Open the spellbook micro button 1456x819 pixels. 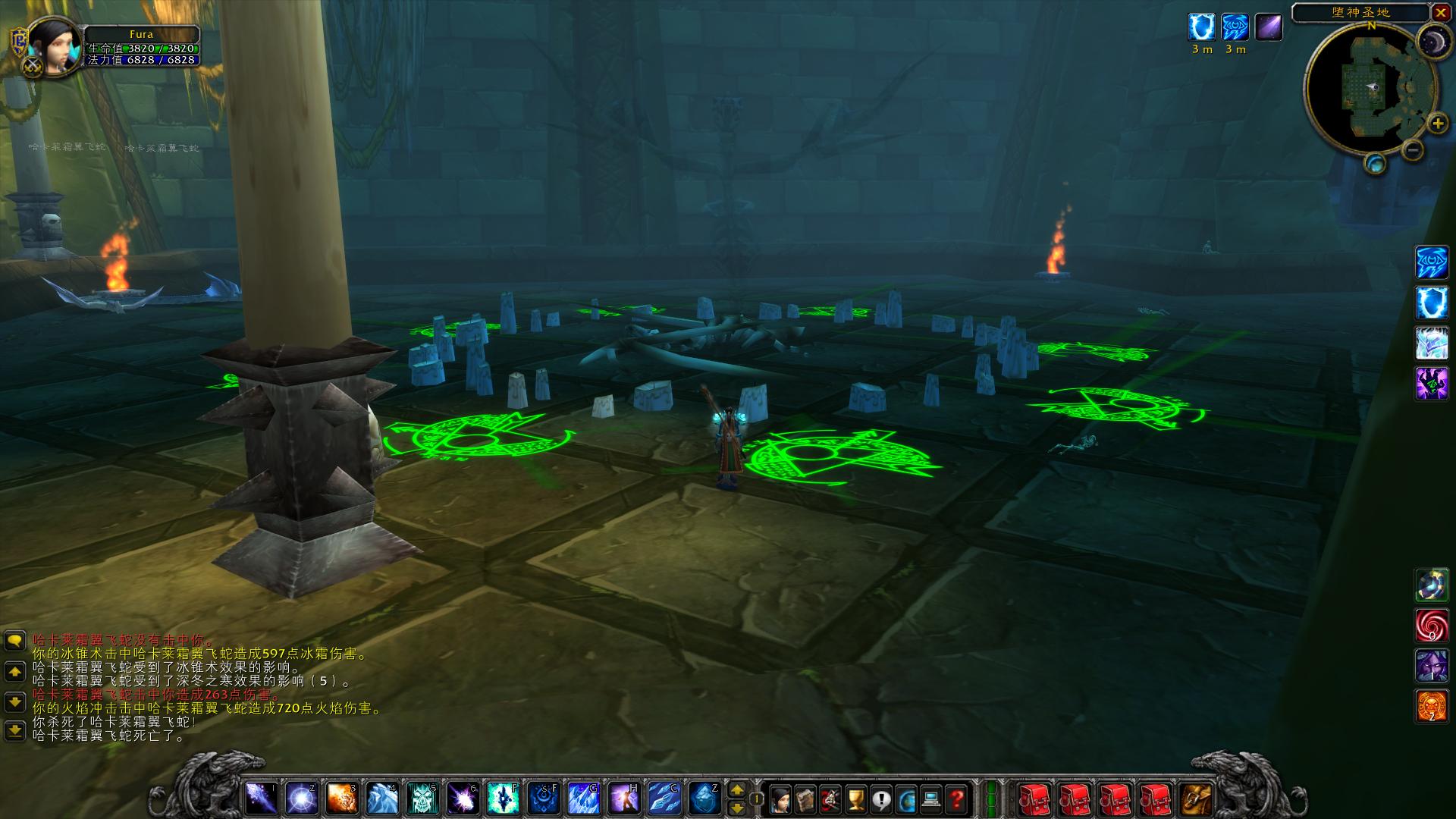tap(805, 798)
